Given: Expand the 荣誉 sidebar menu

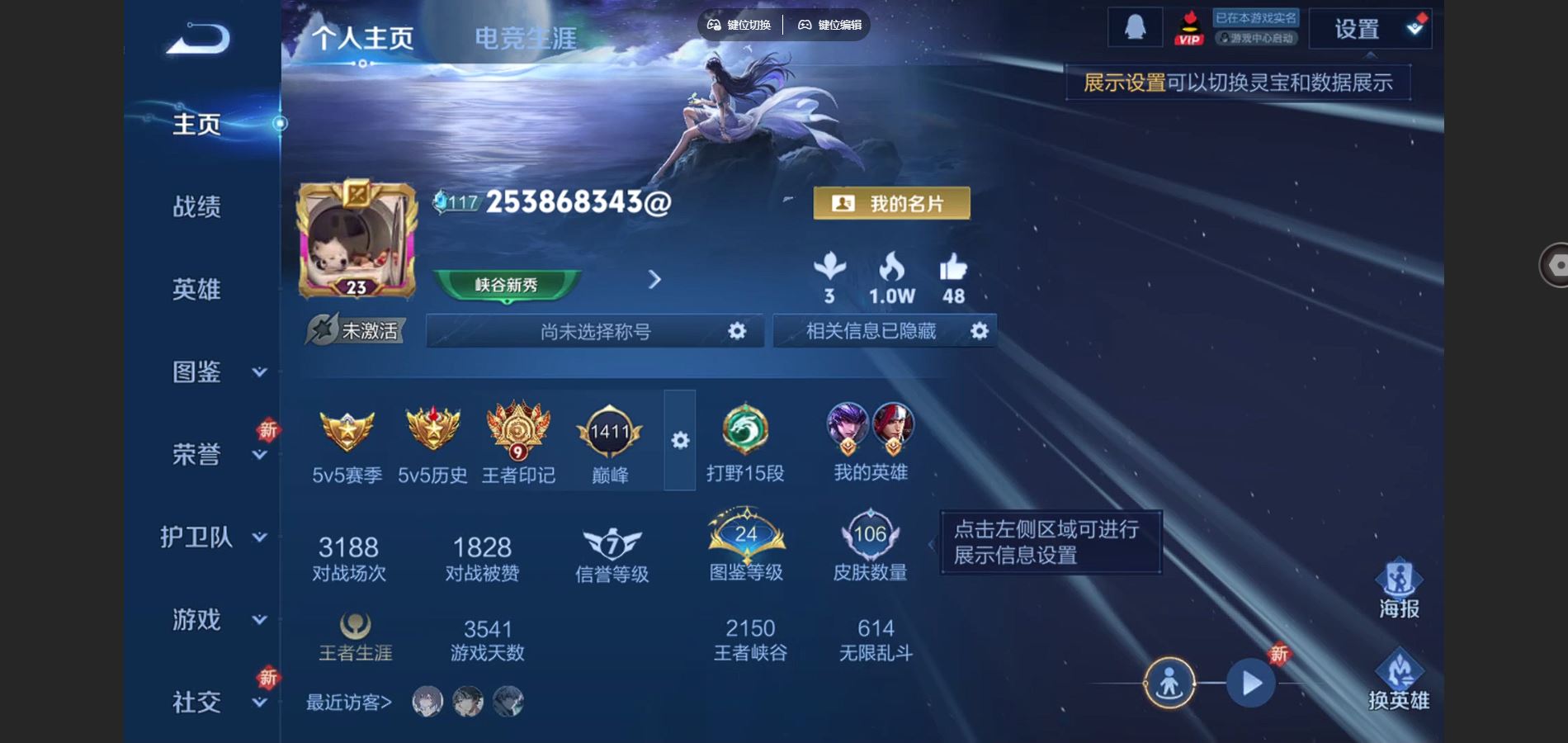Looking at the screenshot, I should [258, 455].
